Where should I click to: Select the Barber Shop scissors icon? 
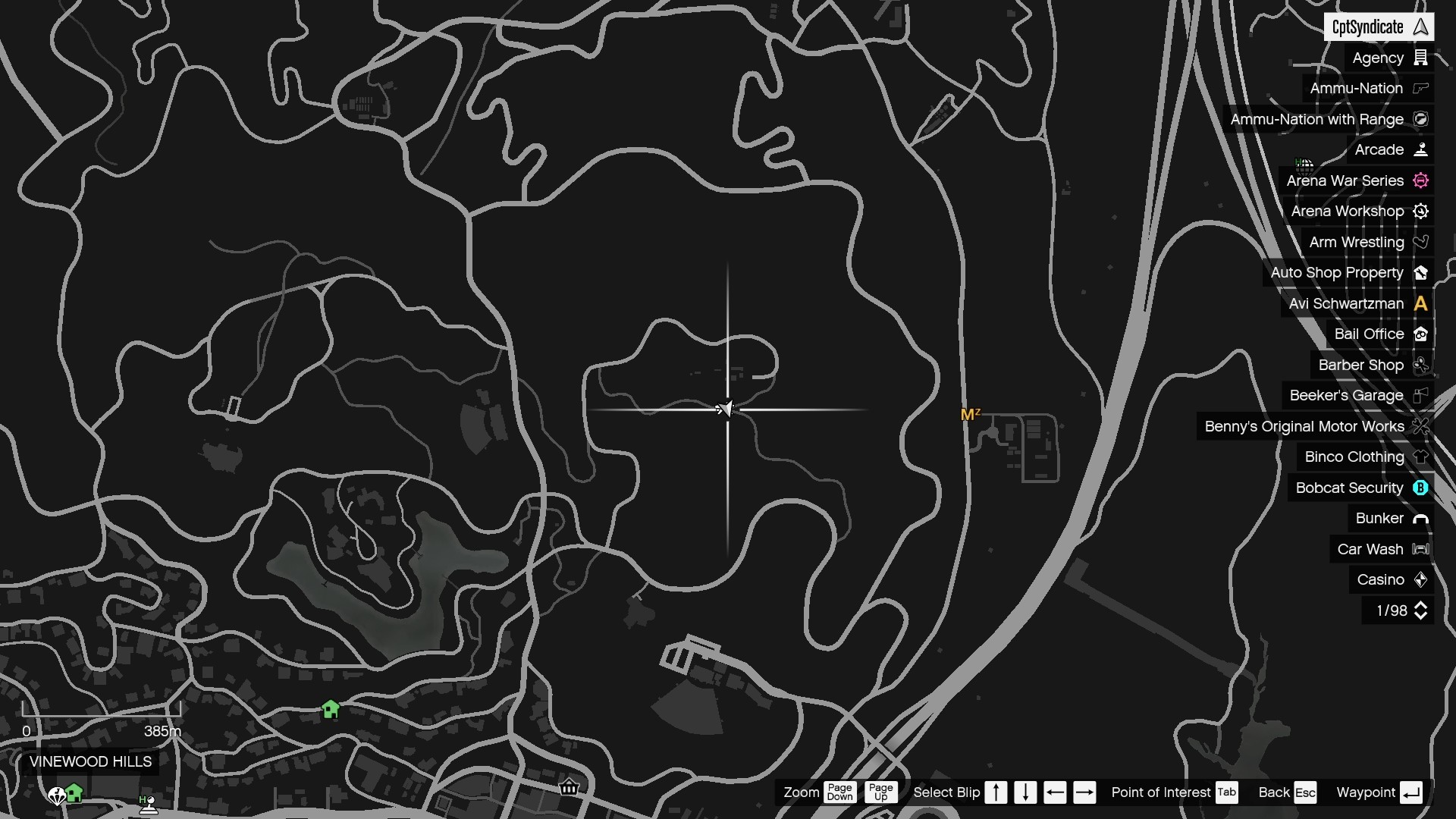point(1421,365)
